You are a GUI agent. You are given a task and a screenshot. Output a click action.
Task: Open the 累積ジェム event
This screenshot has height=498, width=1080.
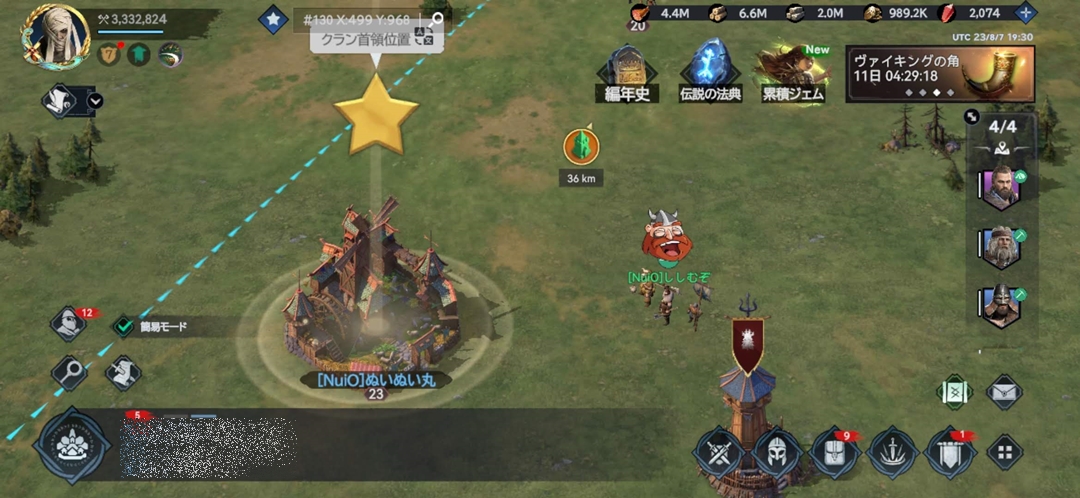pyautogui.click(x=792, y=72)
